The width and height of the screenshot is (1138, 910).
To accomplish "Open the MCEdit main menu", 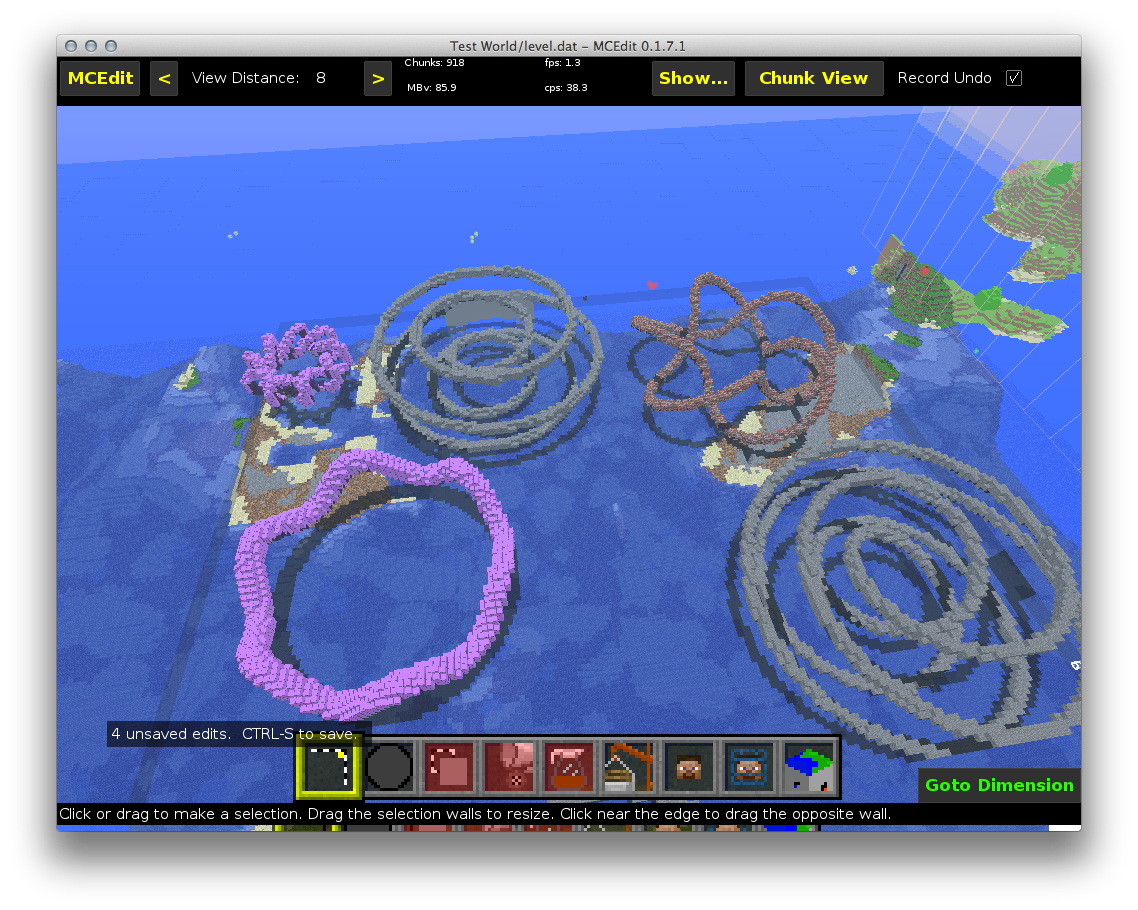I will coord(100,78).
